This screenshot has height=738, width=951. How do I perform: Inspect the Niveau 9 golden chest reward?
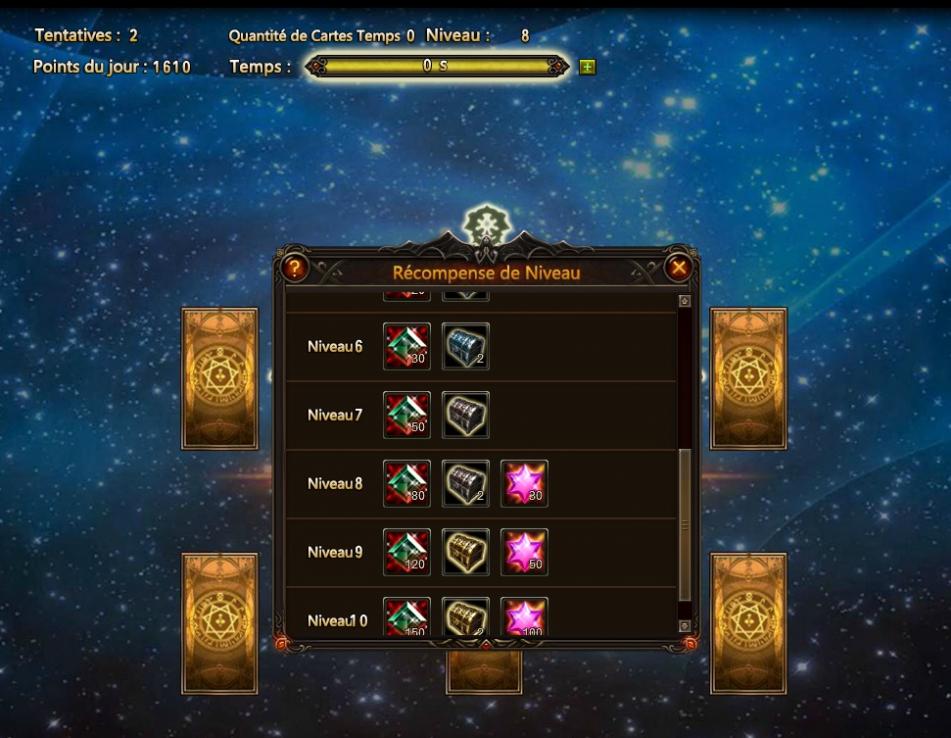(x=466, y=552)
